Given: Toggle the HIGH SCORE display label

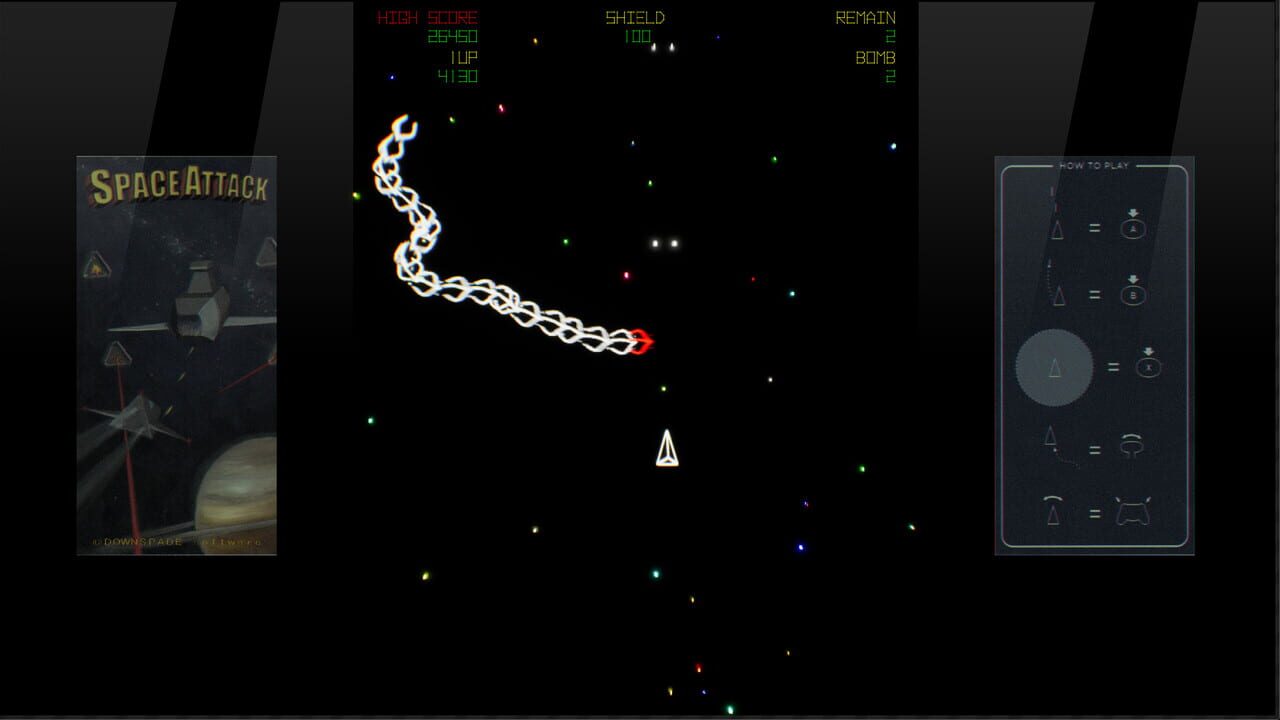Looking at the screenshot, I should (428, 17).
